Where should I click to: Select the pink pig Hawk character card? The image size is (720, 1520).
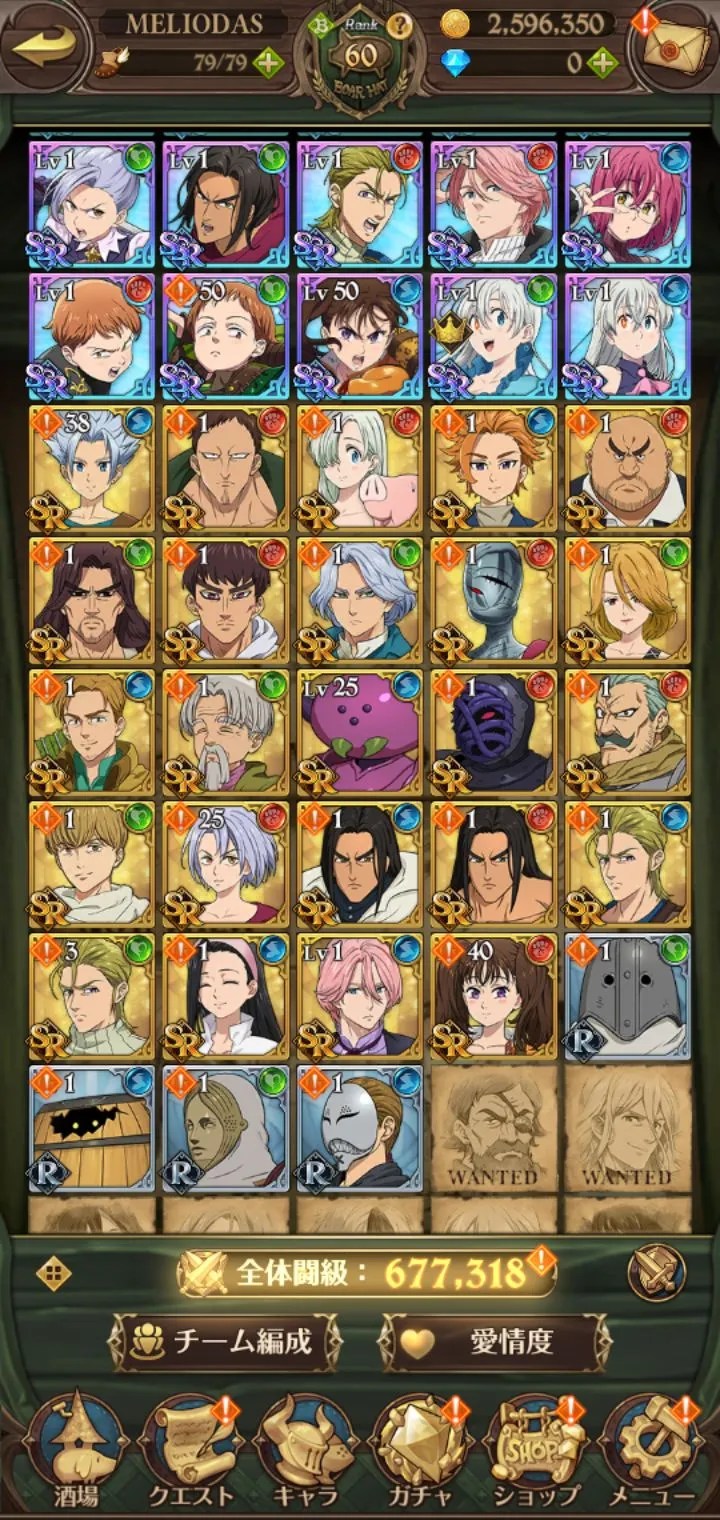pyautogui.click(x=359, y=467)
